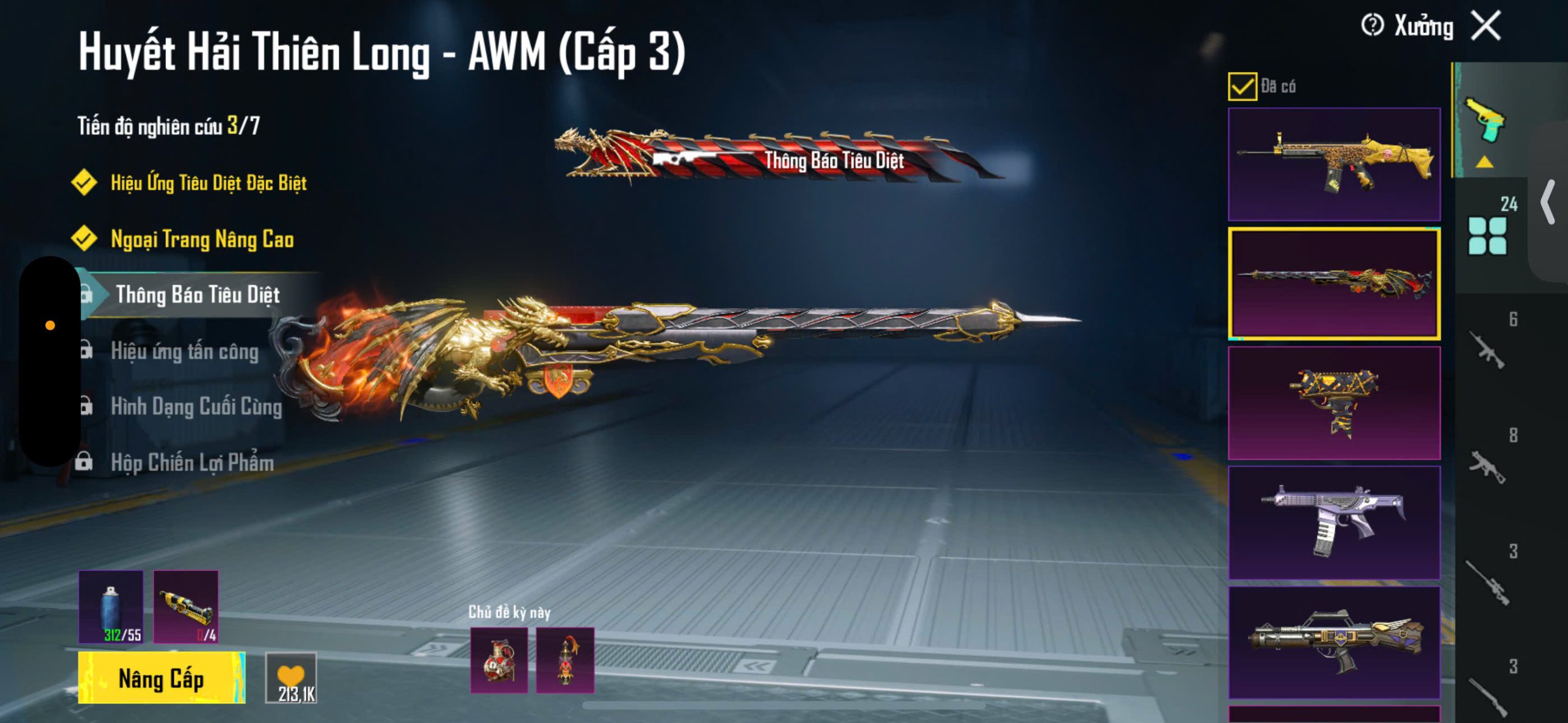Close the workshop screen with X

1486,26
